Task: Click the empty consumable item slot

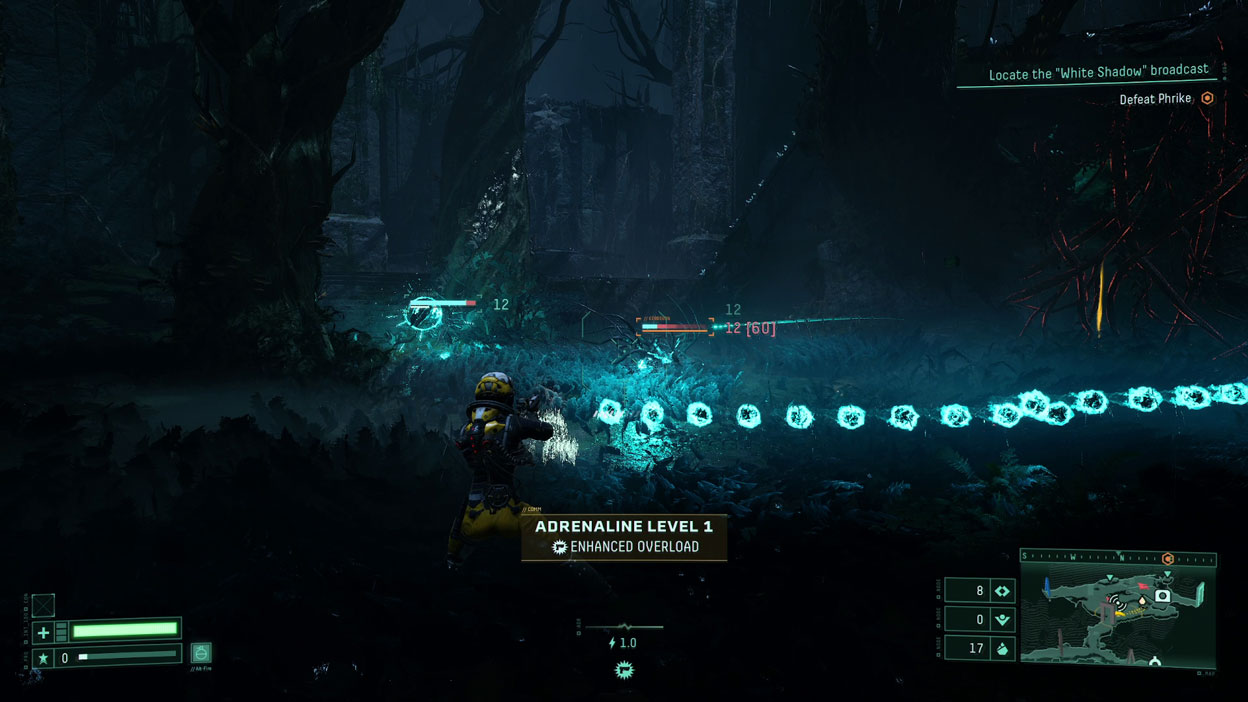Action: point(43,605)
